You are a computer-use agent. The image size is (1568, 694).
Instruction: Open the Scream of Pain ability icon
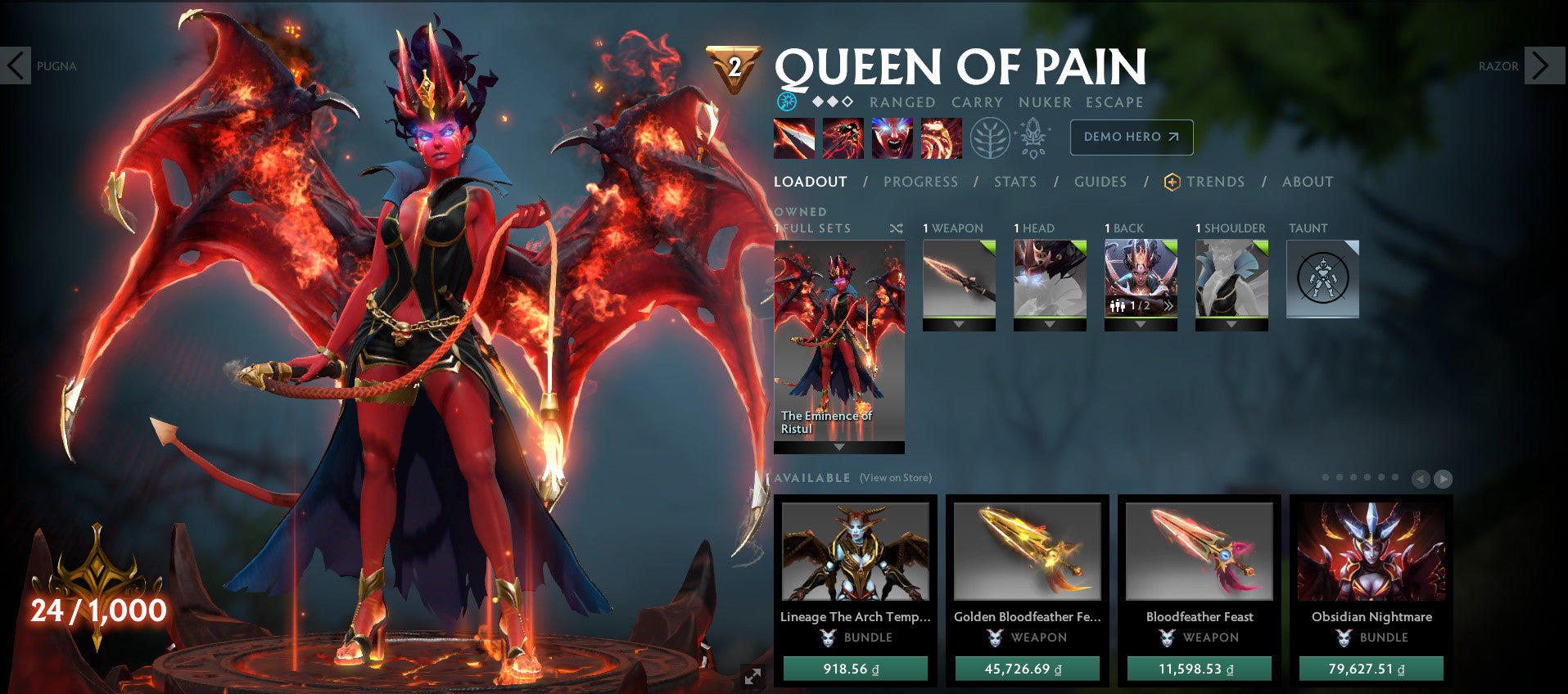892,137
